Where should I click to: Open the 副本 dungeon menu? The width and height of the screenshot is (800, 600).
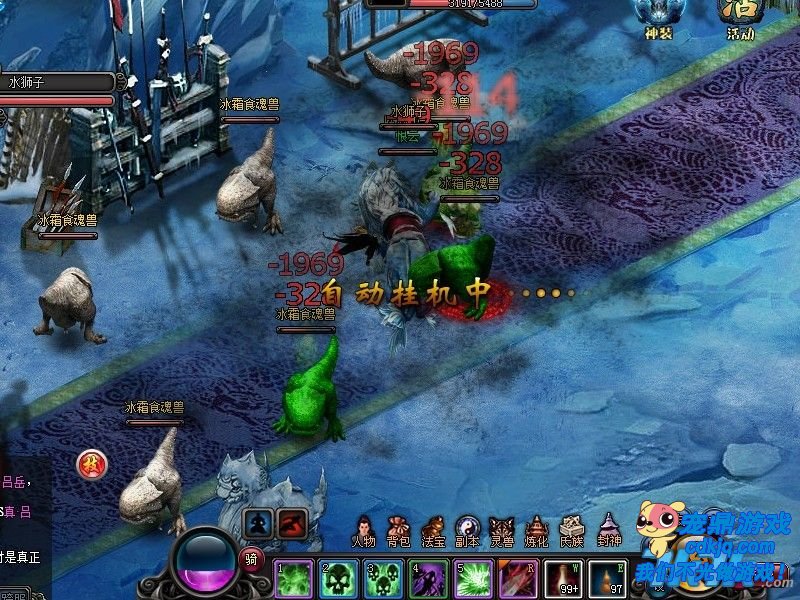pos(468,530)
